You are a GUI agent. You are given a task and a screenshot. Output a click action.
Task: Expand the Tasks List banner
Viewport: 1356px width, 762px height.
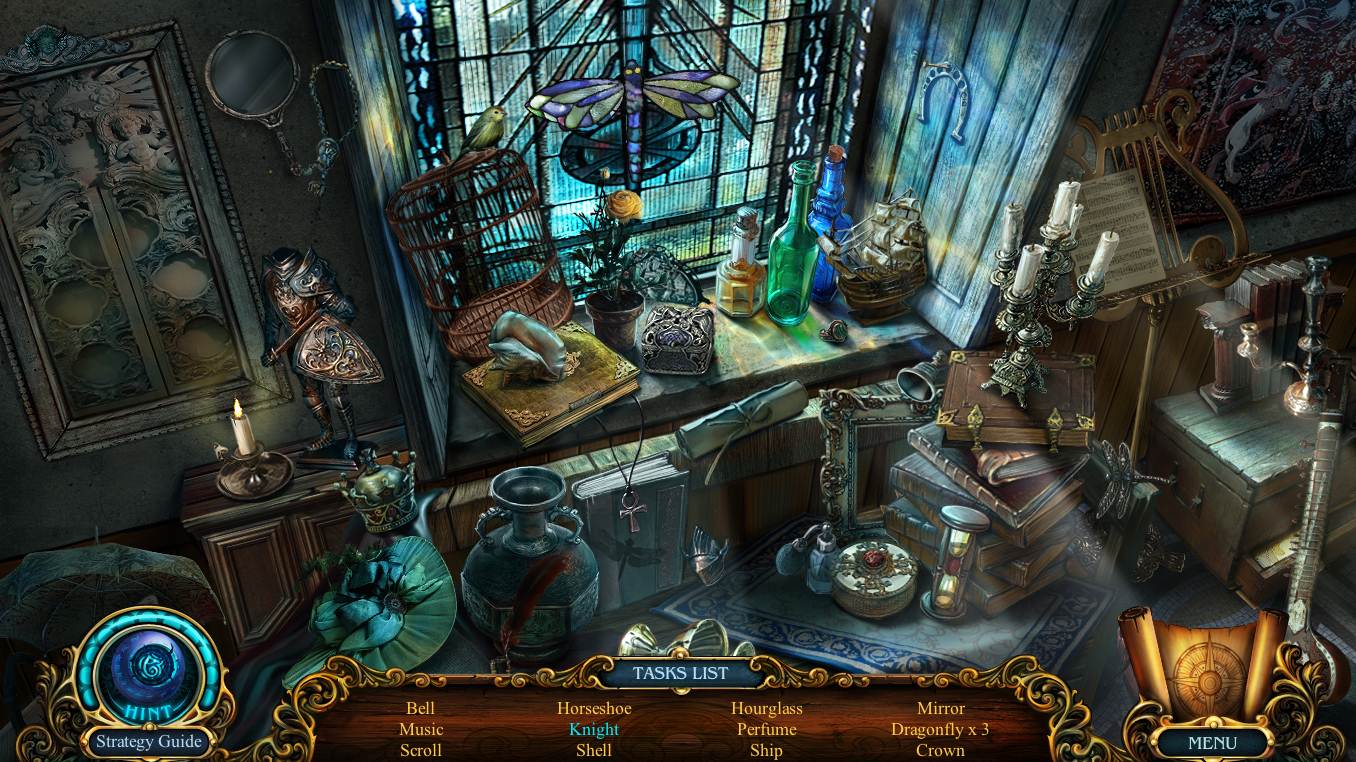coord(679,673)
